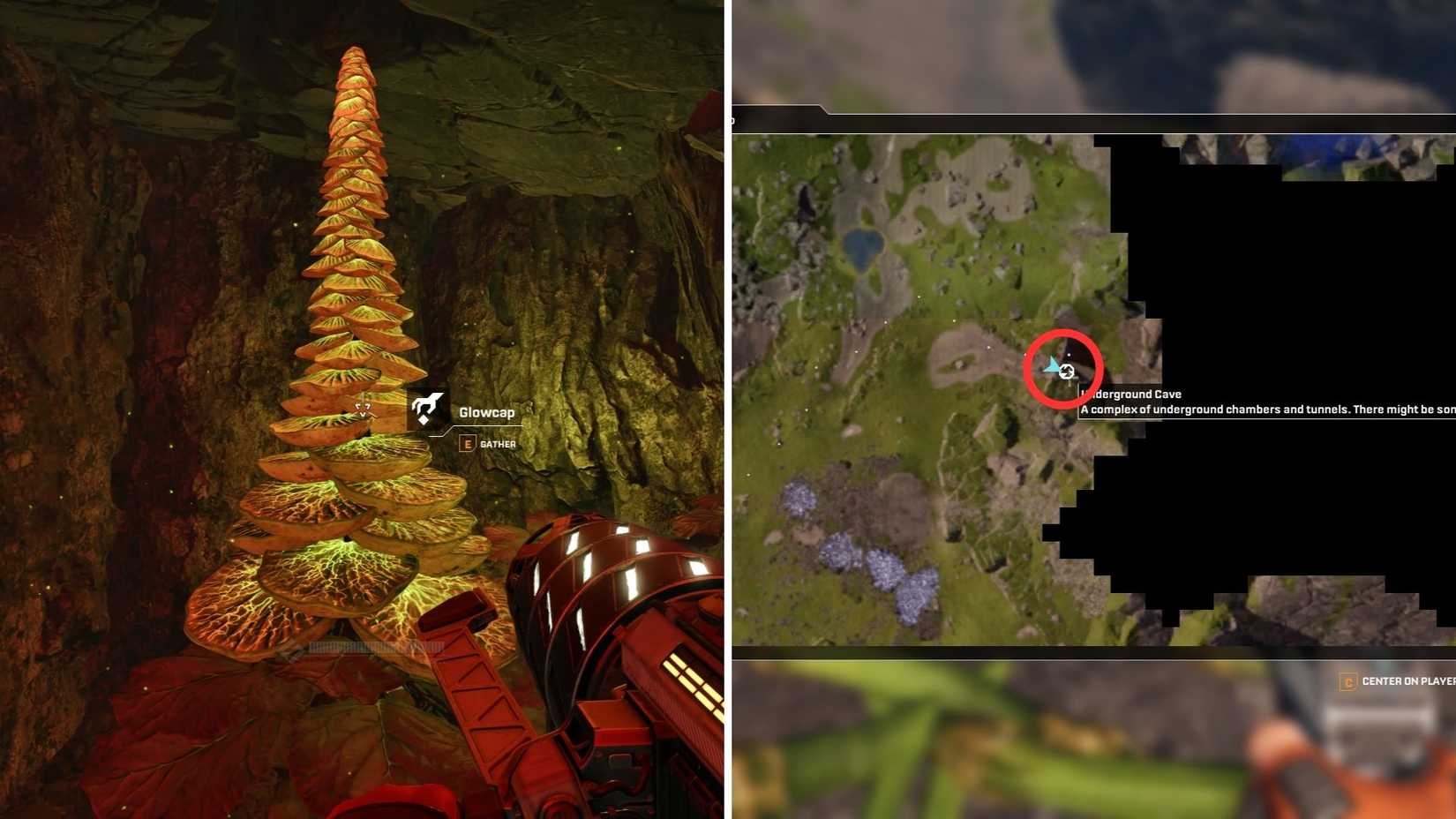This screenshot has height=819, width=1456.
Task: Click the Glowcap name label
Action: point(487,411)
